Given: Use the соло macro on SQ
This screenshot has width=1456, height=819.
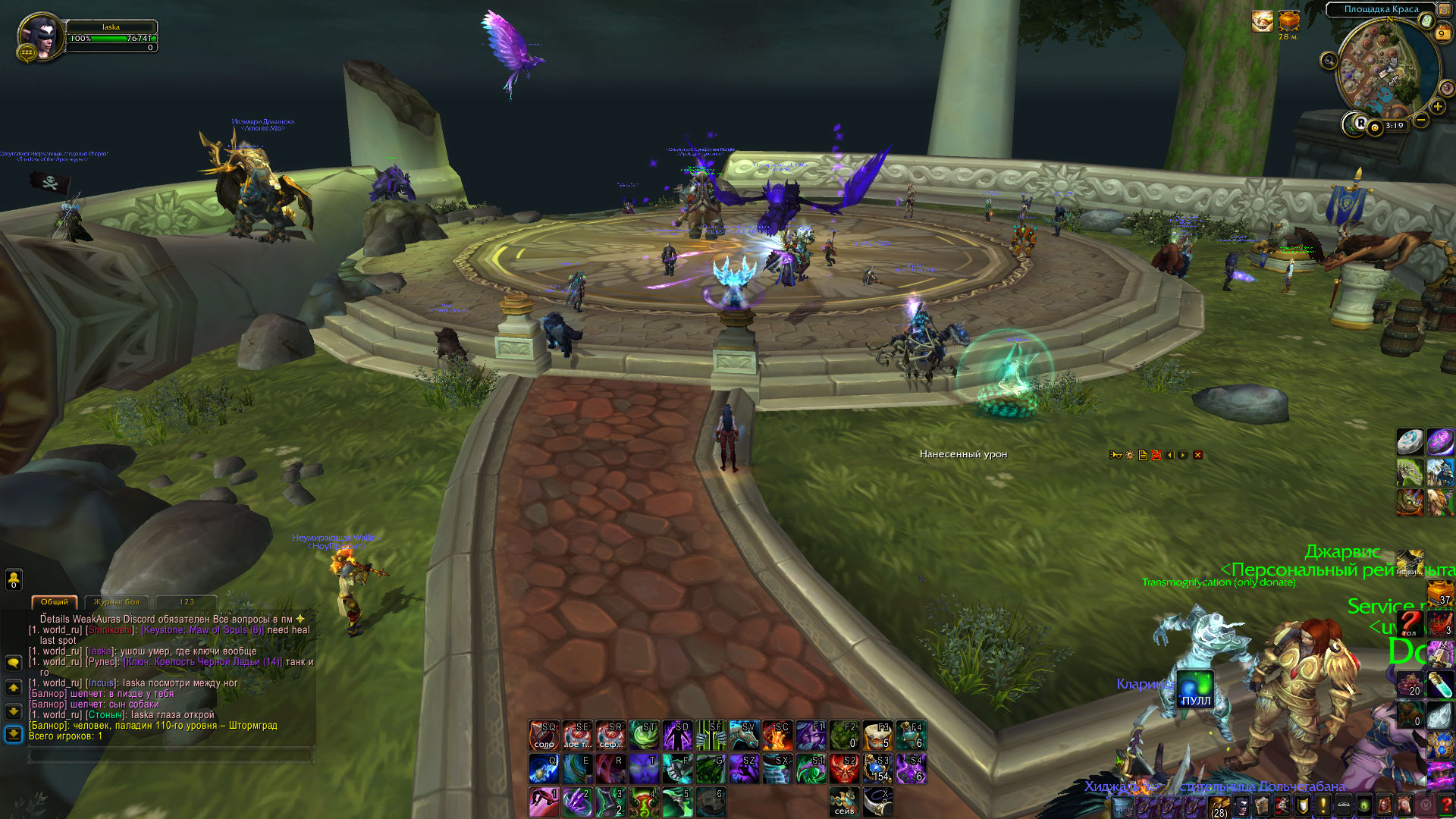Looking at the screenshot, I should tap(544, 735).
